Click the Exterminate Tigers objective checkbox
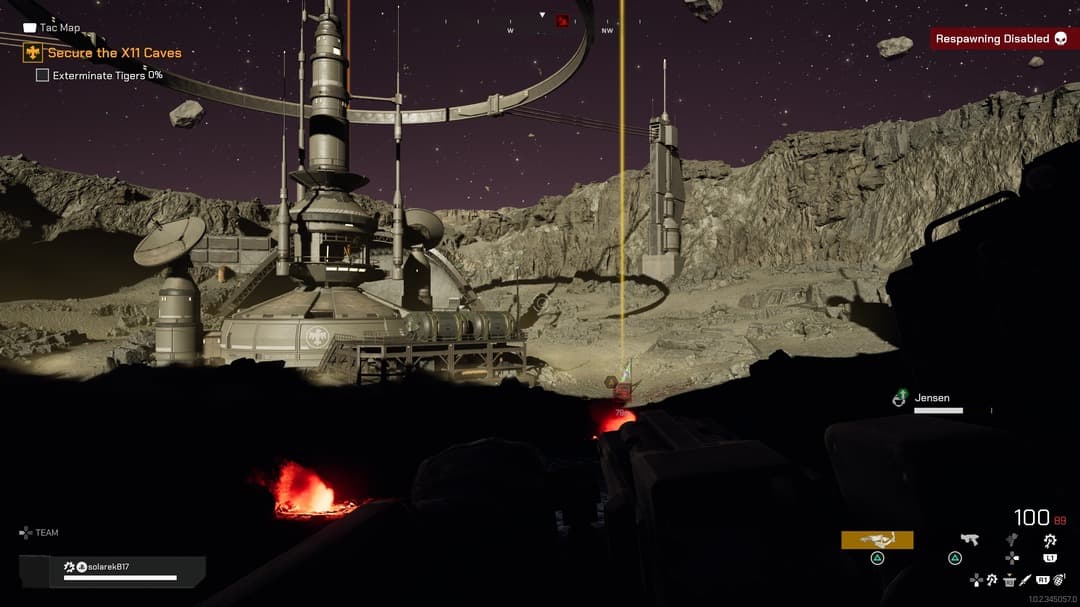The image size is (1080, 607). pyautogui.click(x=42, y=75)
